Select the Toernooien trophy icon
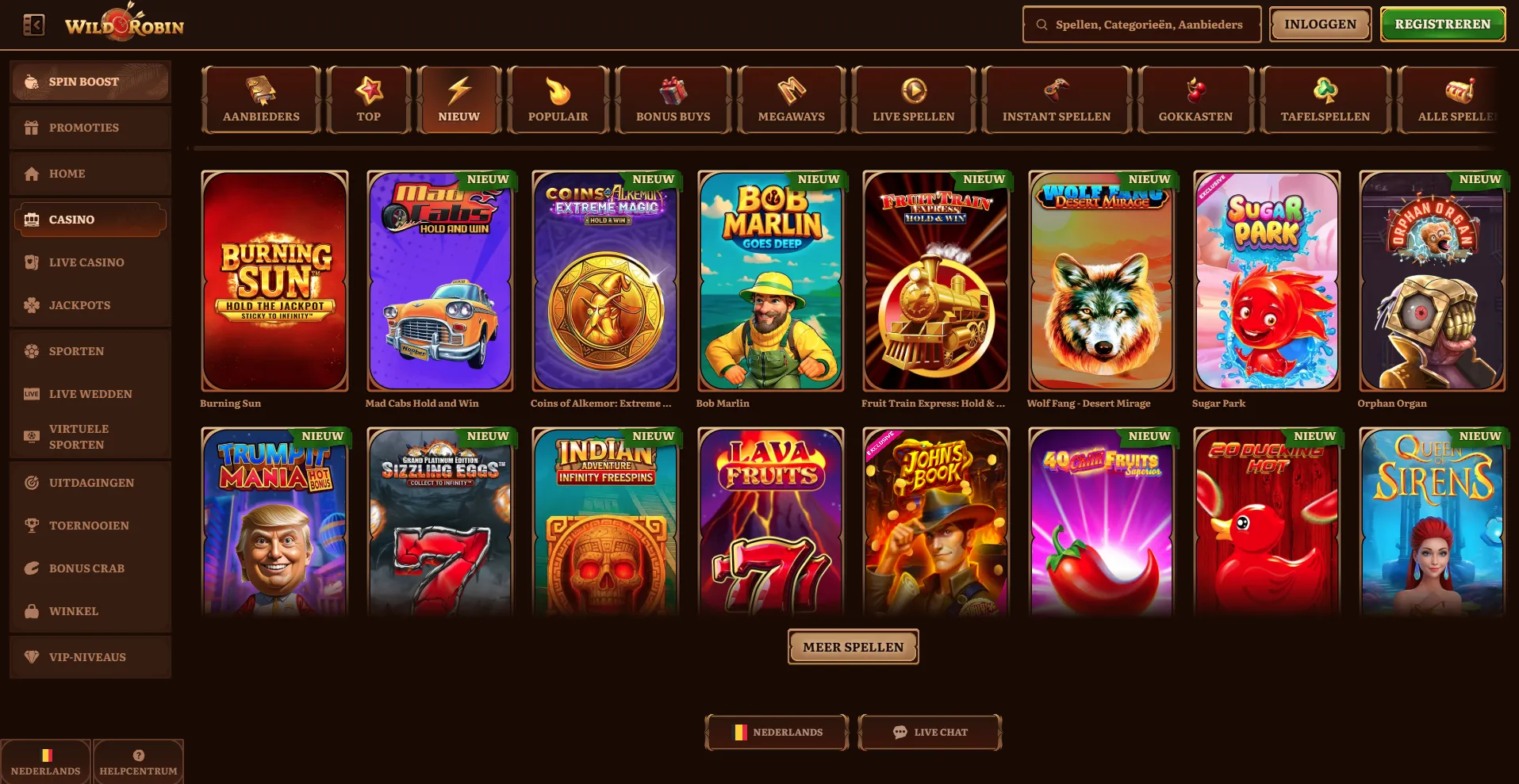The image size is (1519, 784). [x=32, y=525]
